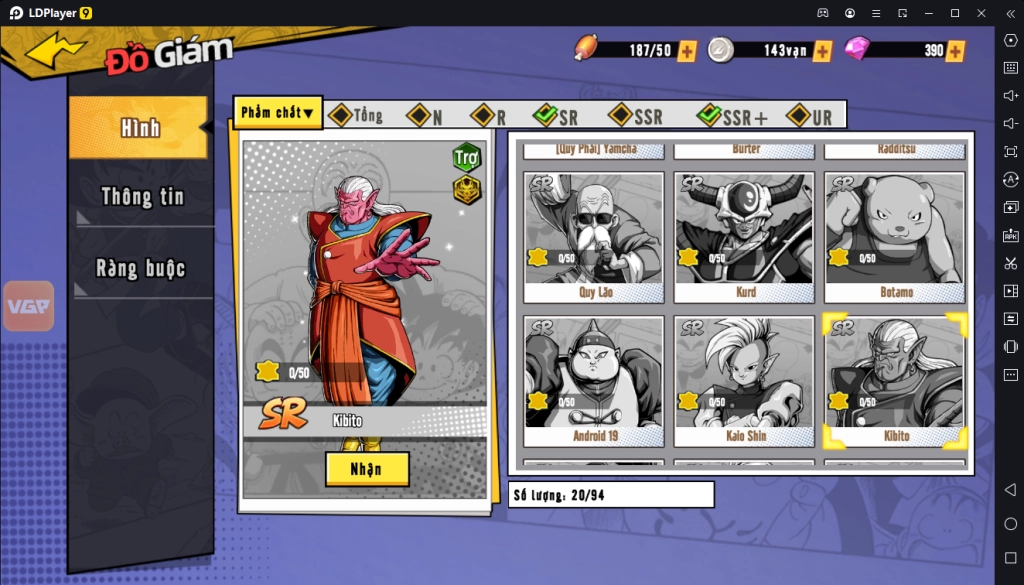Select the Quy Lão character card
1024x585 pixels.
[594, 237]
